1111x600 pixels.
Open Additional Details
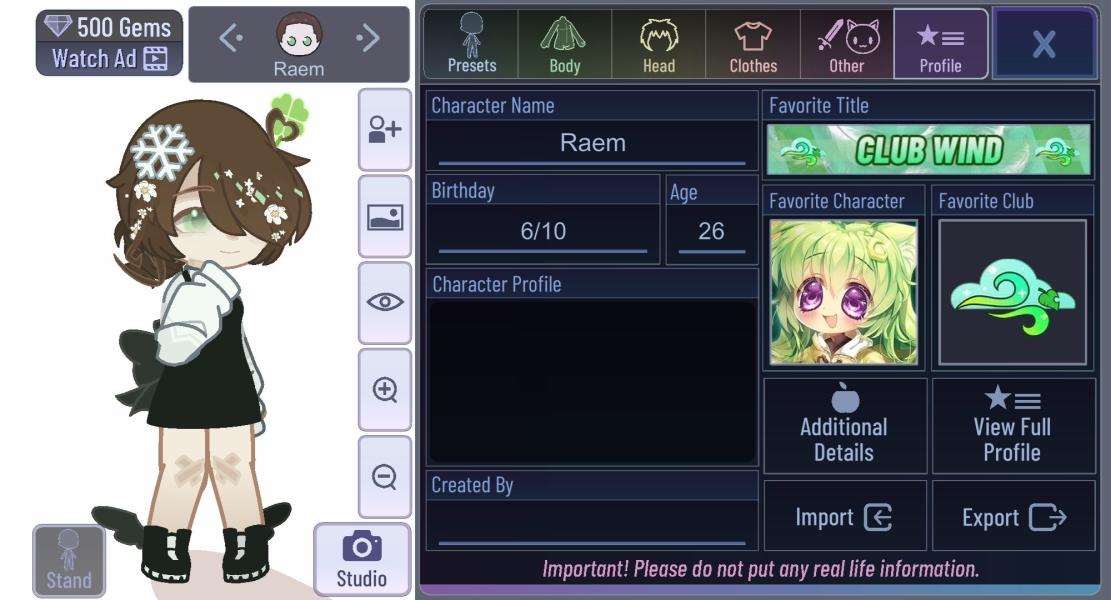[845, 426]
